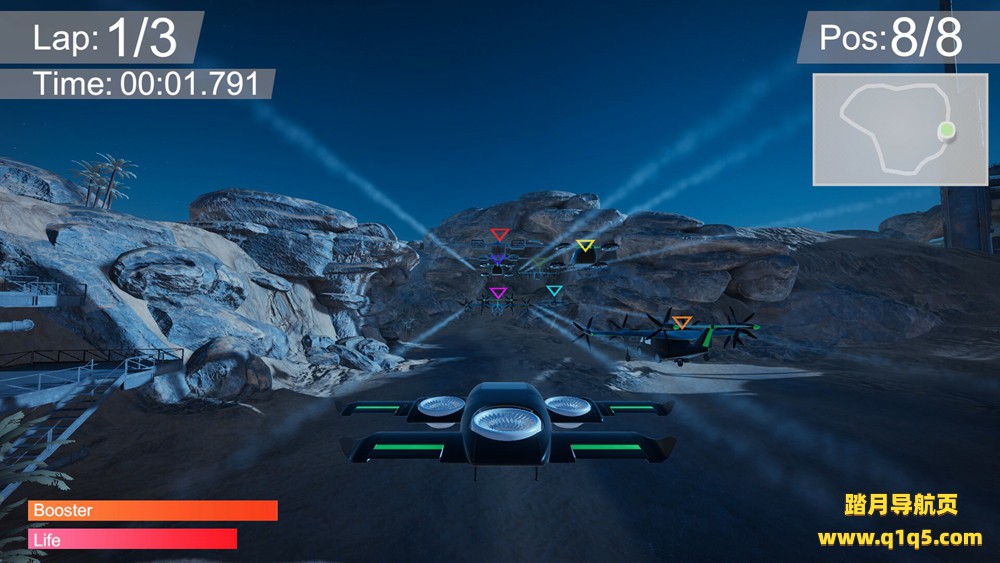Select the green player marker on the minimap
Screen dimensions: 1000x563
pos(946,130)
